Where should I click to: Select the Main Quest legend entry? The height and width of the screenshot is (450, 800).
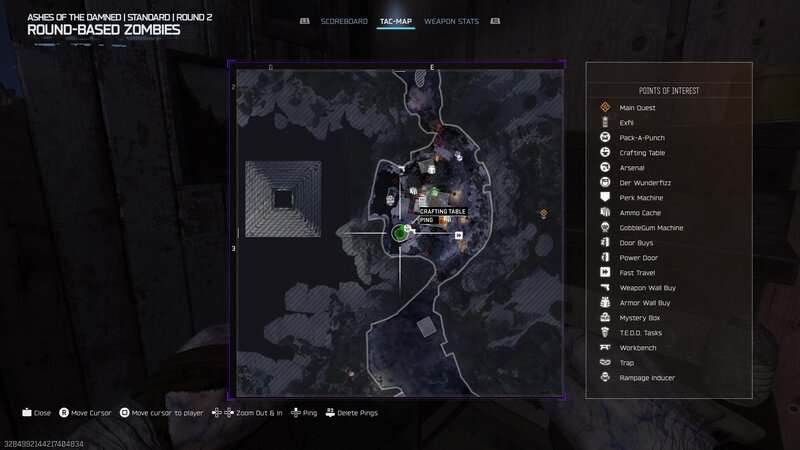pos(638,108)
